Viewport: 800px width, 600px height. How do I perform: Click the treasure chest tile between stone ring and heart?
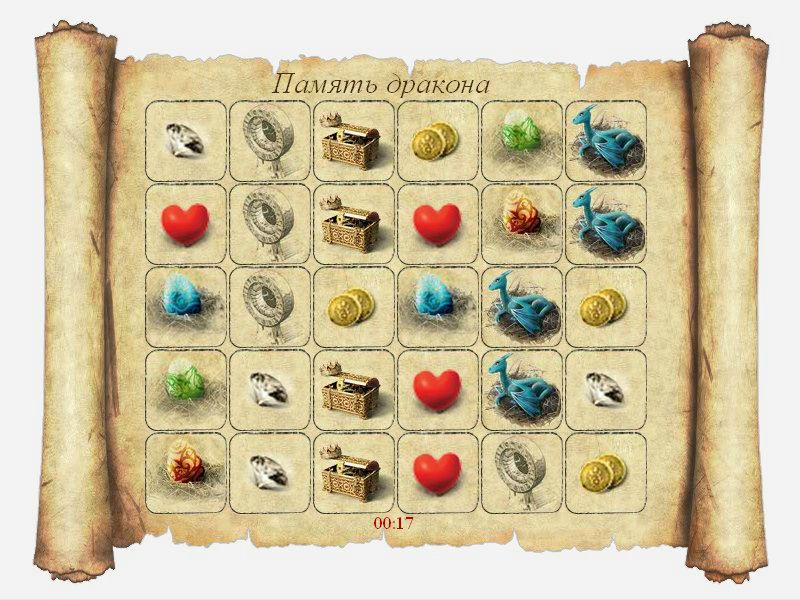(x=352, y=223)
